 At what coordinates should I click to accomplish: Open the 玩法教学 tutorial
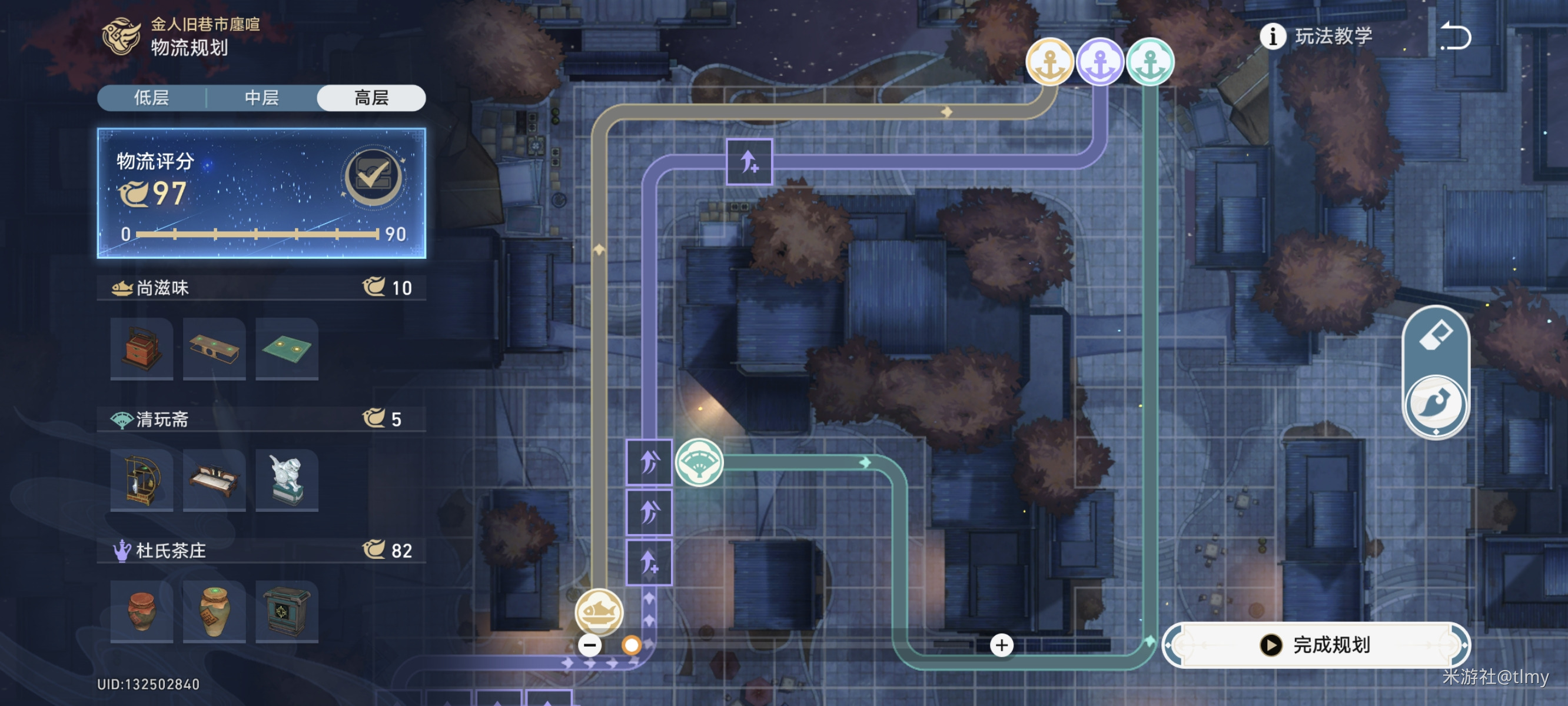1317,36
